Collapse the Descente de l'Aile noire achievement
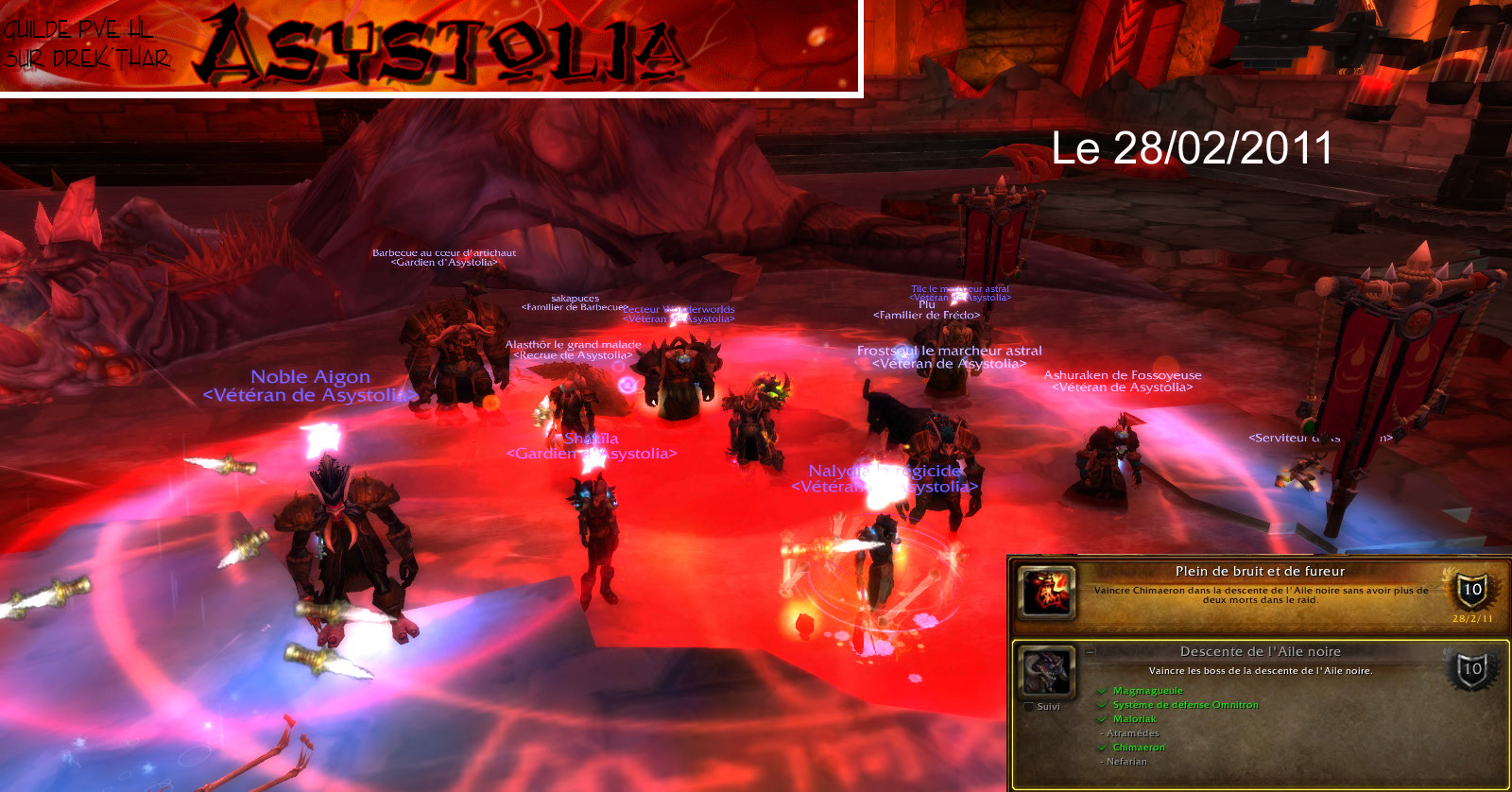The height and width of the screenshot is (792, 1512). click(x=1091, y=652)
